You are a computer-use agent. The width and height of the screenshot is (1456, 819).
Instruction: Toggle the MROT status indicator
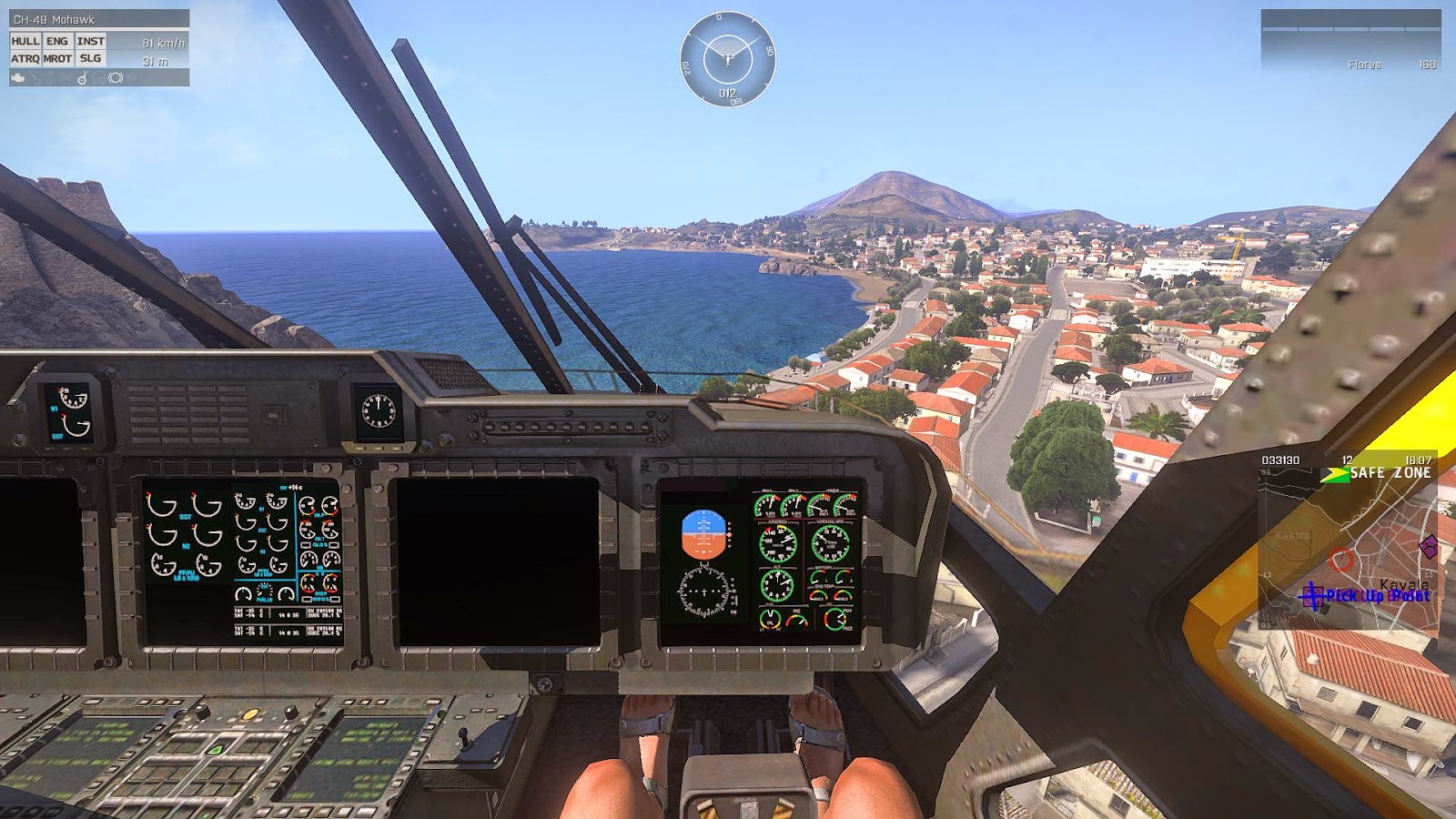[x=58, y=58]
